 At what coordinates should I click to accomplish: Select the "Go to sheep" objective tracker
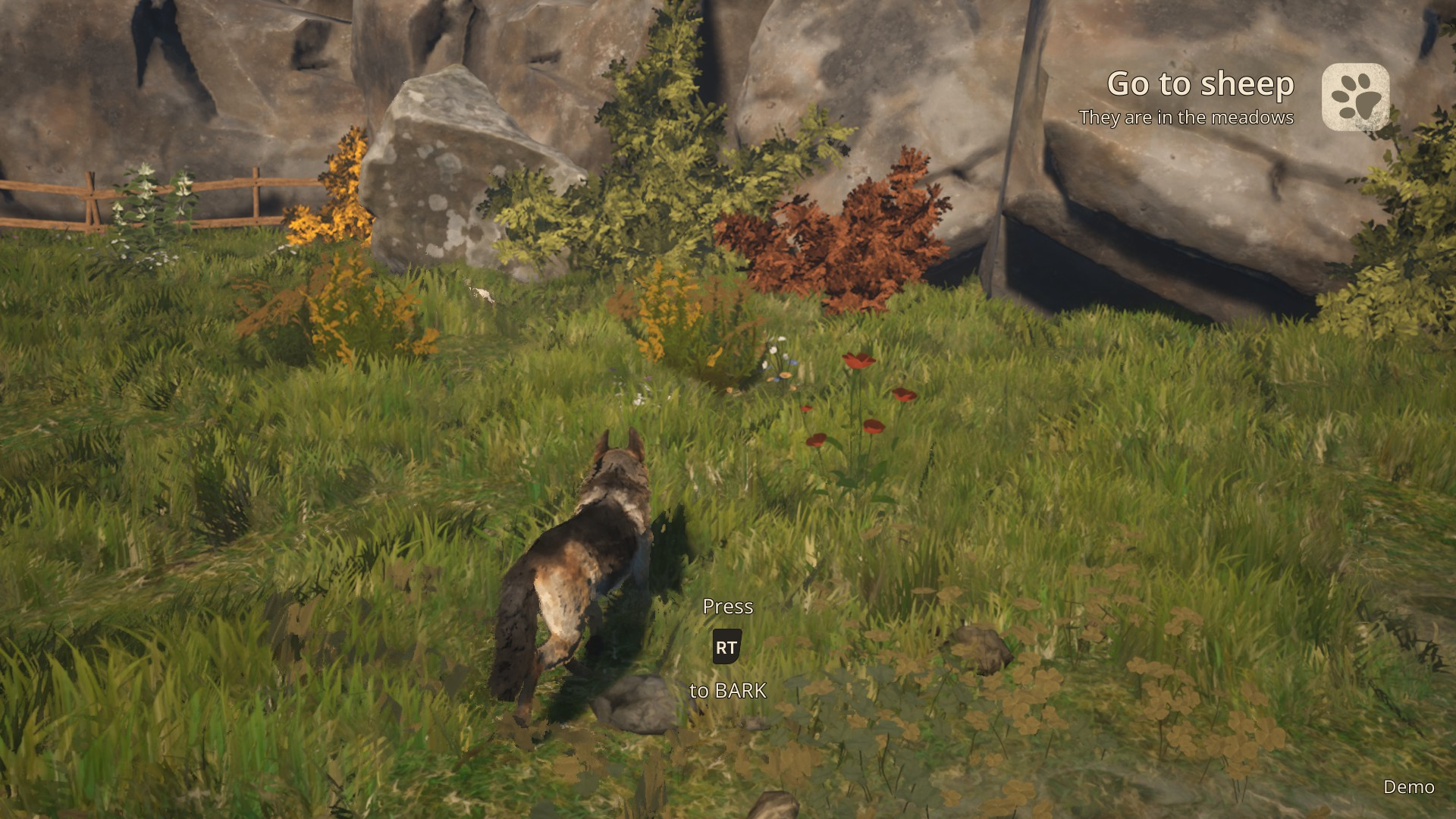[1200, 84]
